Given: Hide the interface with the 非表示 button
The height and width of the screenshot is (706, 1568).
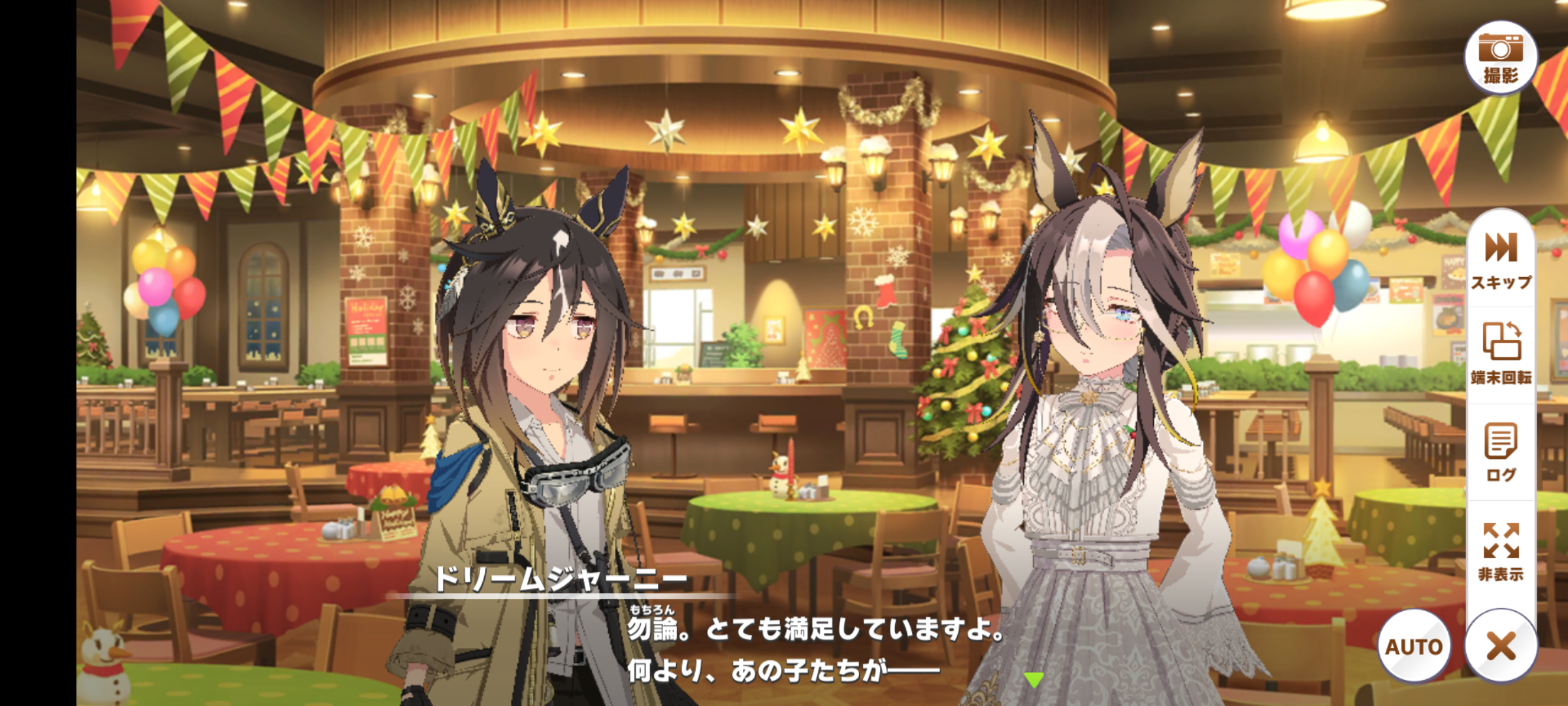Looking at the screenshot, I should (x=1501, y=550).
